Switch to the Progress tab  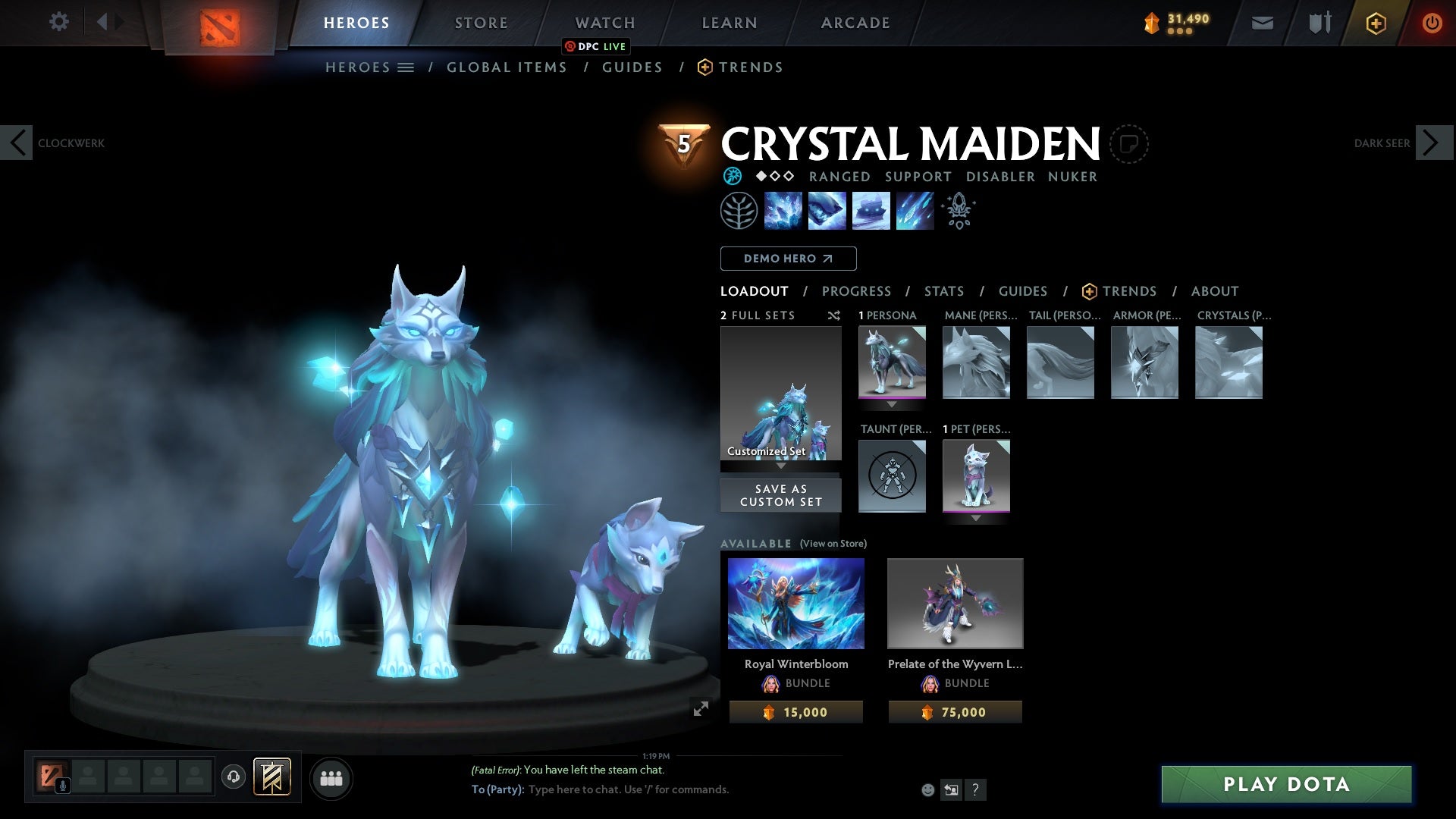click(x=857, y=291)
